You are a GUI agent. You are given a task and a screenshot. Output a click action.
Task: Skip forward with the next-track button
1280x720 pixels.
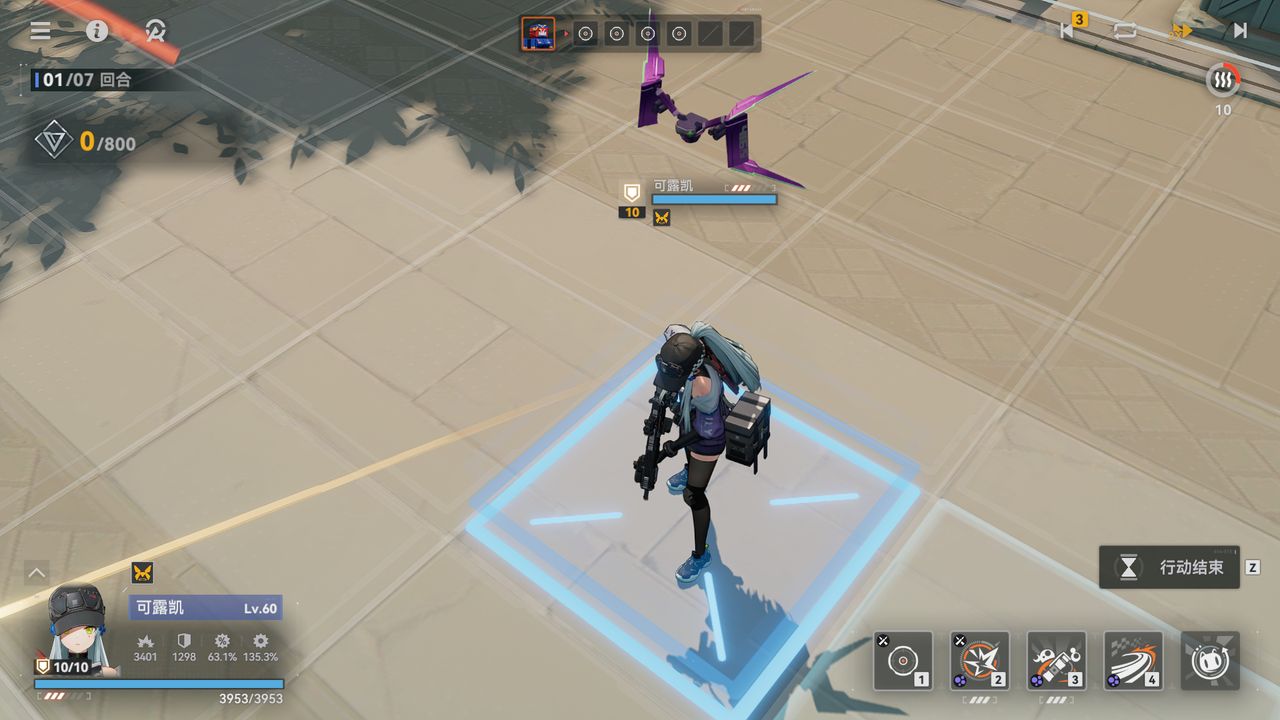(x=1240, y=30)
